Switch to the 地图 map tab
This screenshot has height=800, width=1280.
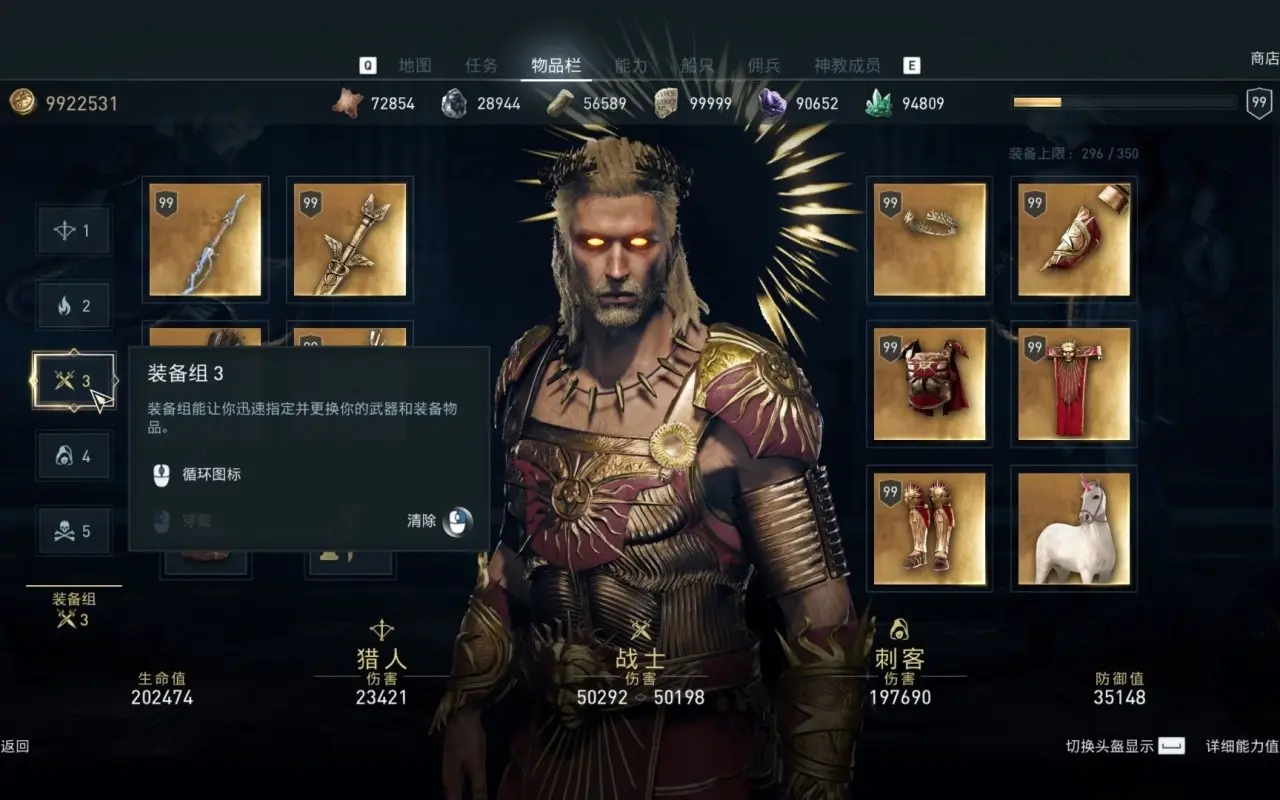click(x=415, y=66)
